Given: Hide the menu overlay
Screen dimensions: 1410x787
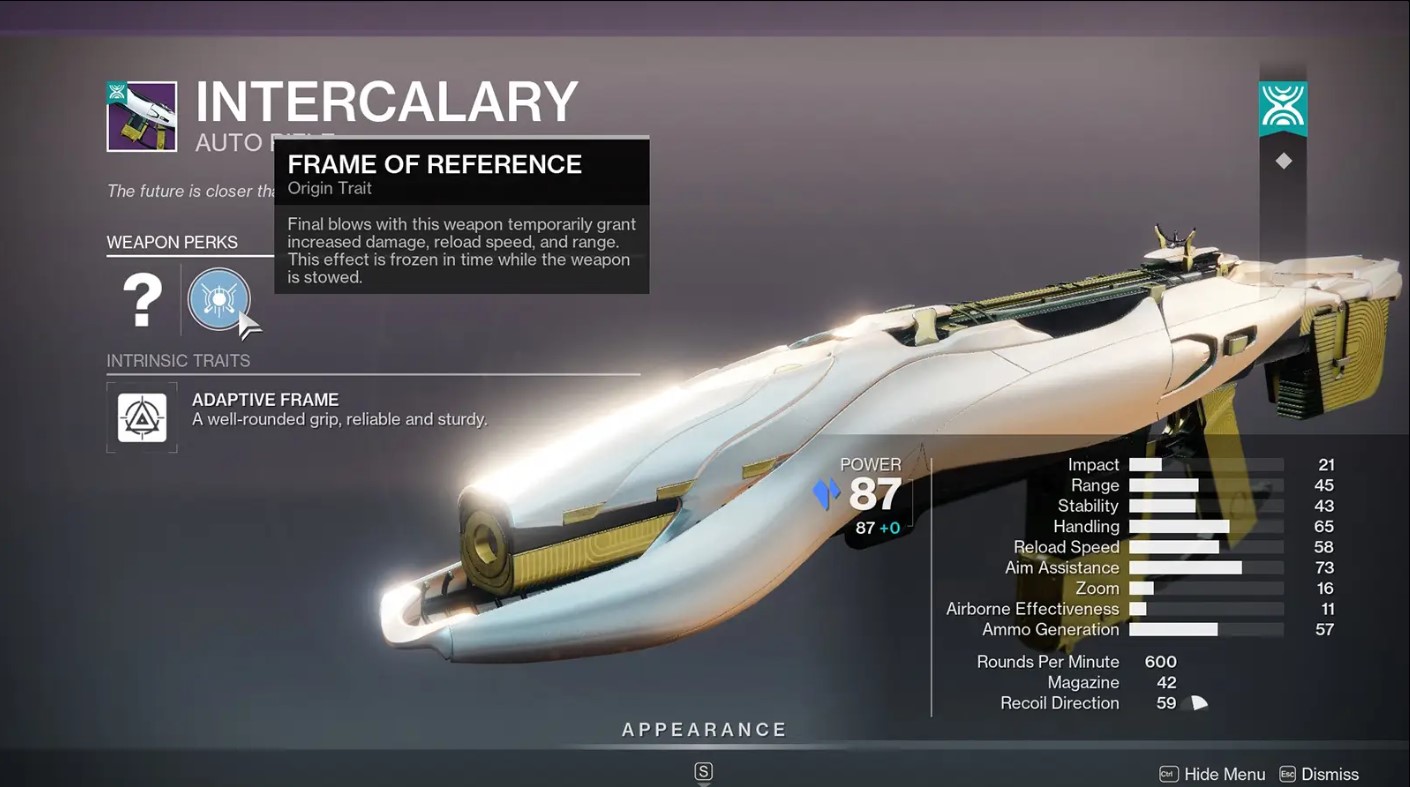Looking at the screenshot, I should (1212, 774).
